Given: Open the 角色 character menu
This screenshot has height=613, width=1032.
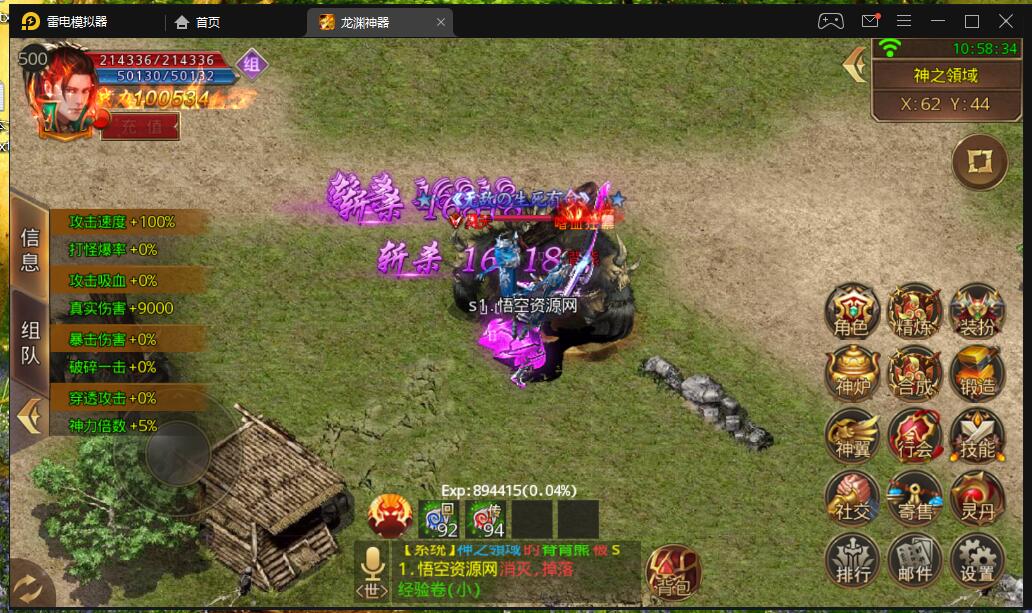Looking at the screenshot, I should (852, 311).
